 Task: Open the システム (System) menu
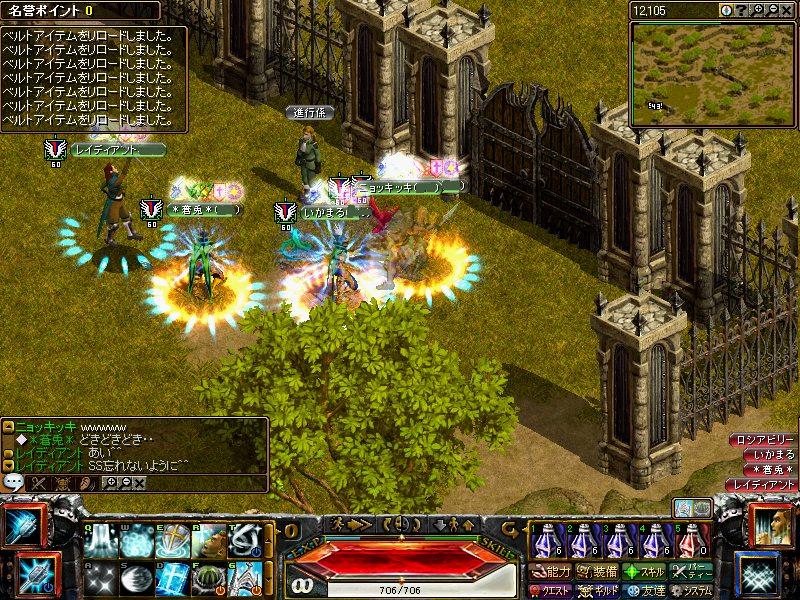(x=690, y=591)
